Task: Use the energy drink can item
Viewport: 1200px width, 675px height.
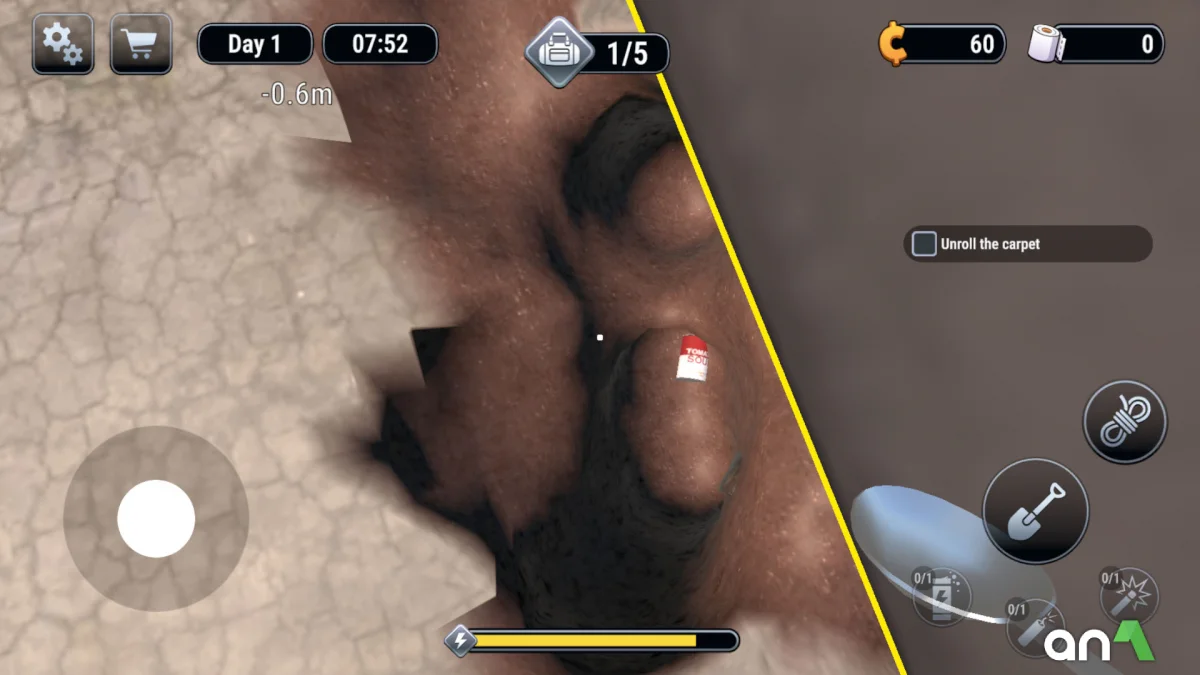Action: pyautogui.click(x=942, y=598)
